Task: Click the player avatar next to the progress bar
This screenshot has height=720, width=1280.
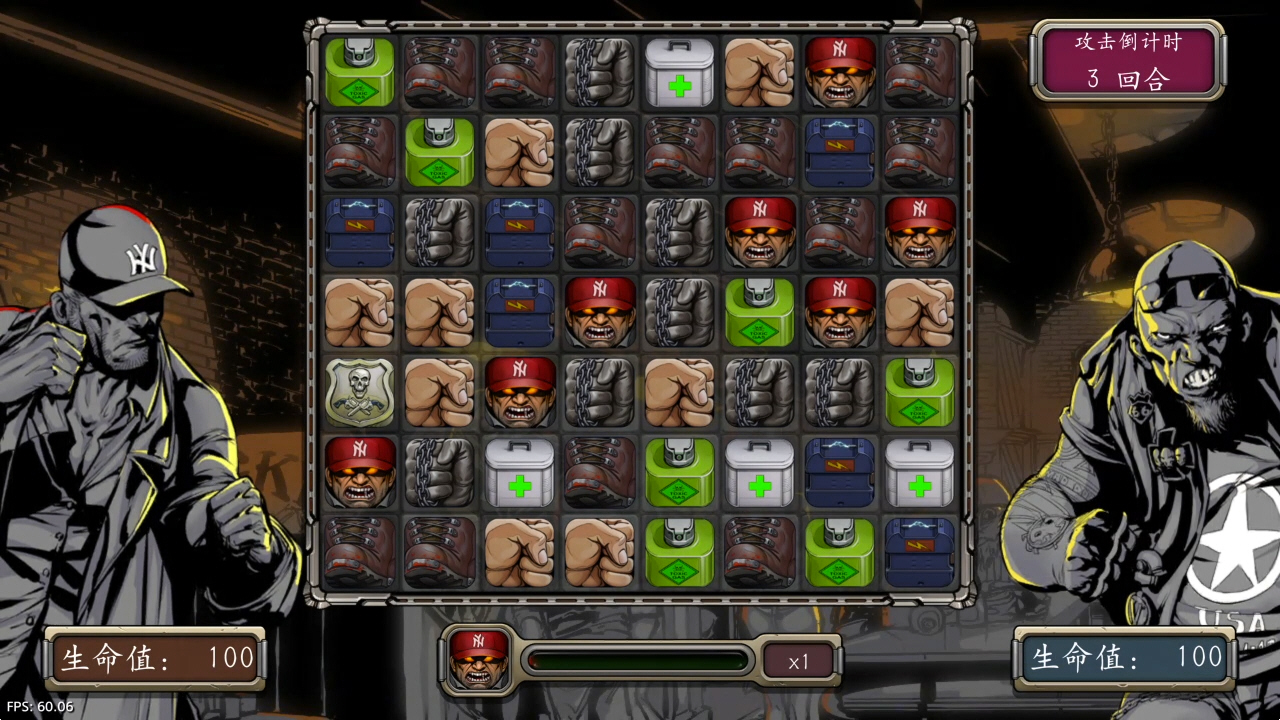Action: [478, 658]
